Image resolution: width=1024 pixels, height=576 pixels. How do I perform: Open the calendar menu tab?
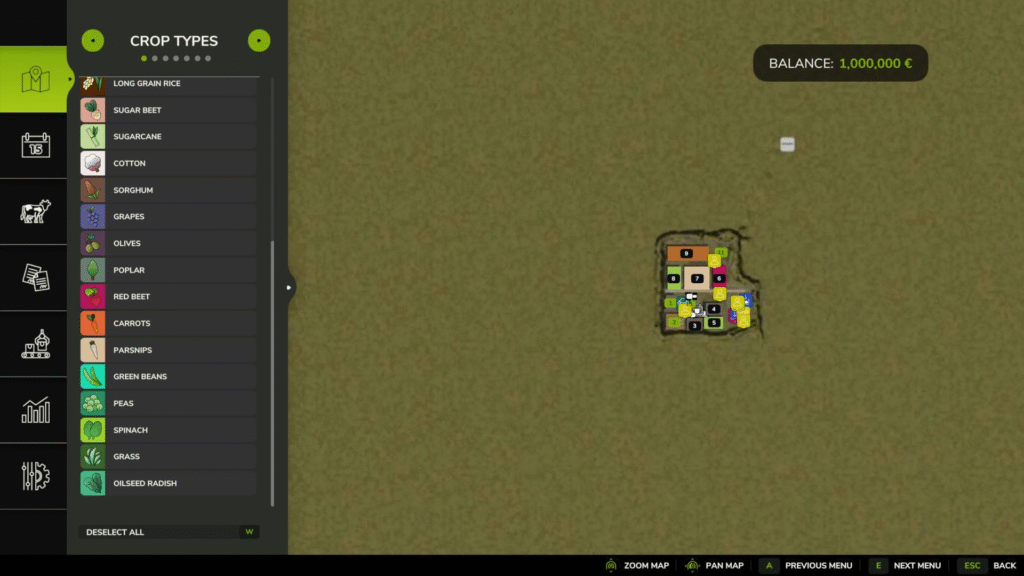(35, 146)
